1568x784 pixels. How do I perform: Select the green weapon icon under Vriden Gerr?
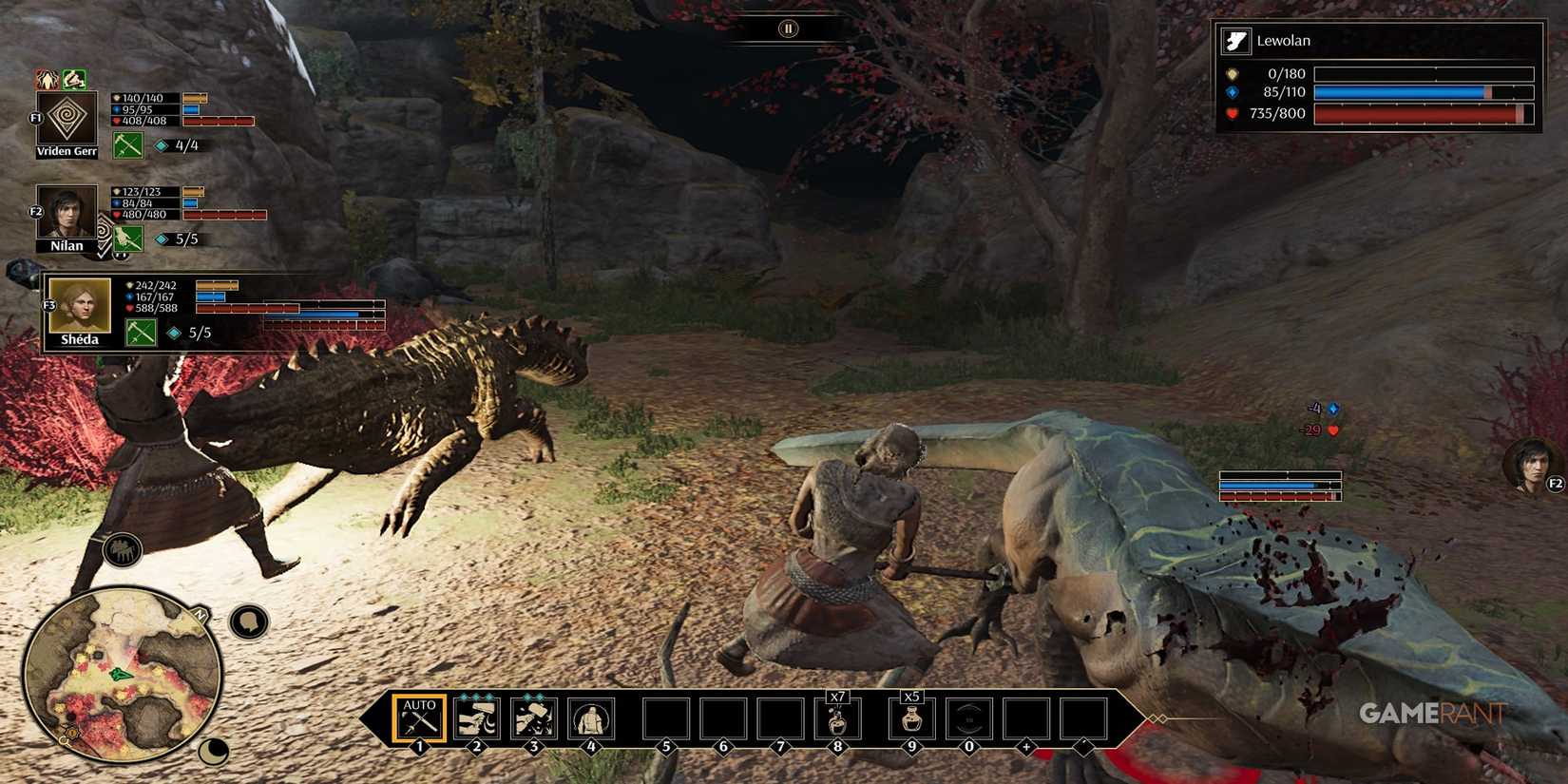coord(126,145)
